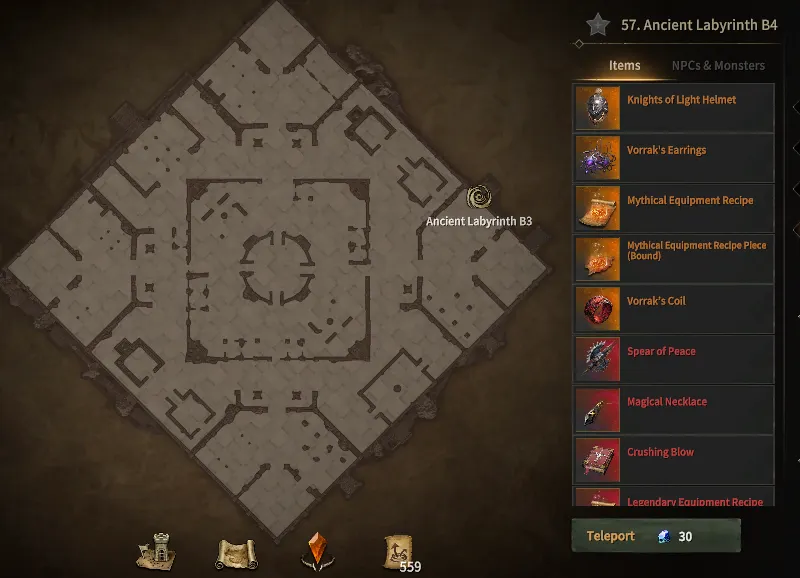Select the Knights of Light Helmet entry

point(673,108)
